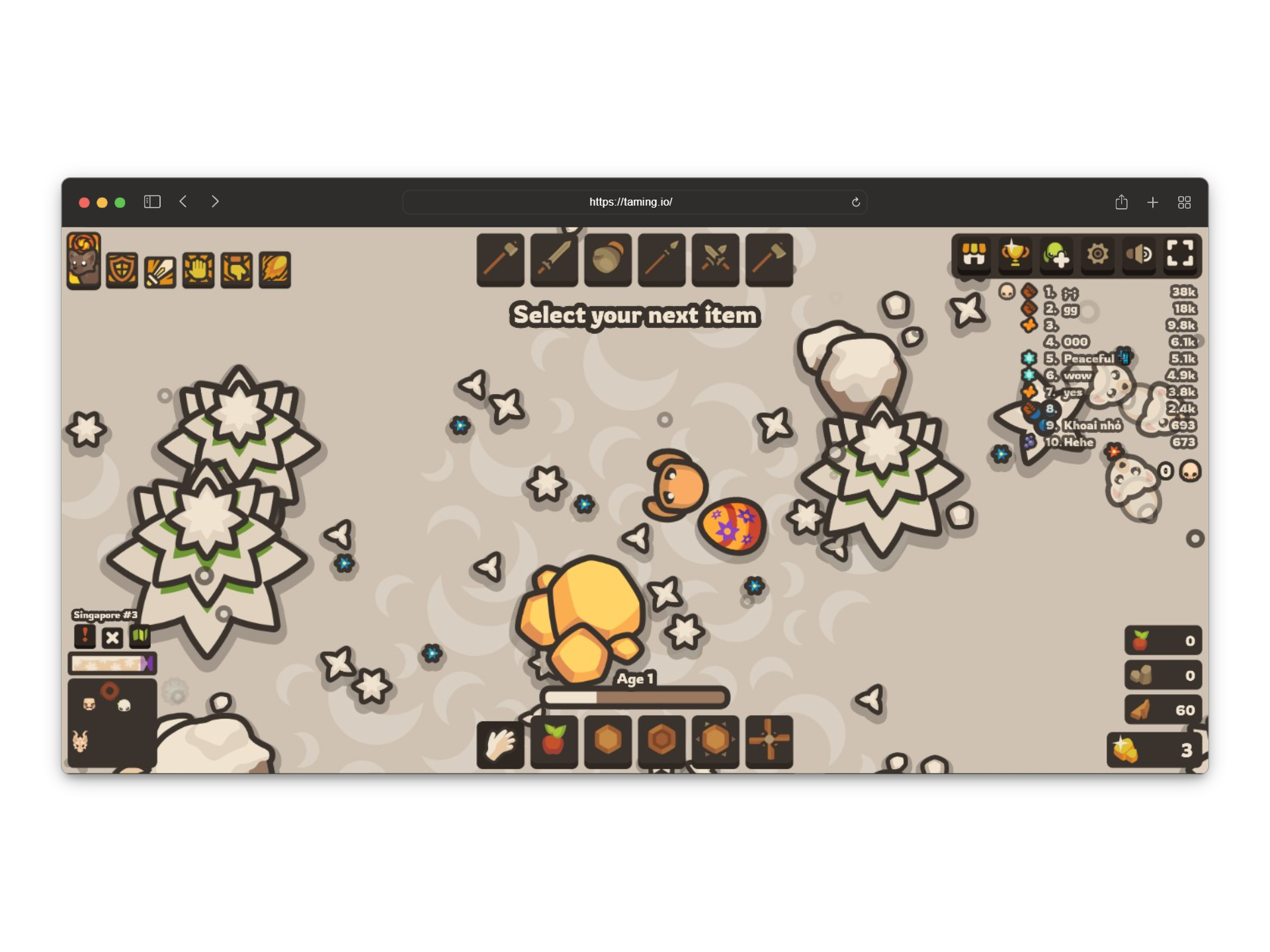Select the spear as your next item
Viewport: 1270px width, 952px height.
(x=661, y=259)
